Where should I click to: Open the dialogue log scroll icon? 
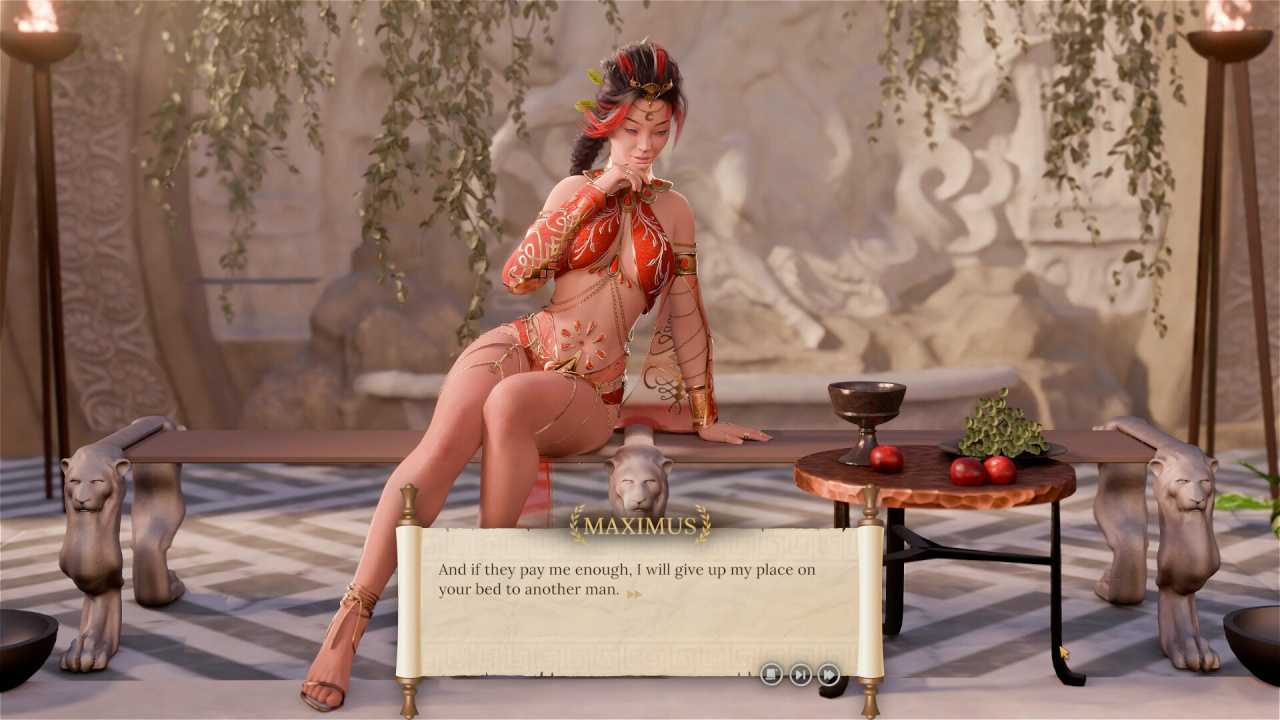click(770, 674)
